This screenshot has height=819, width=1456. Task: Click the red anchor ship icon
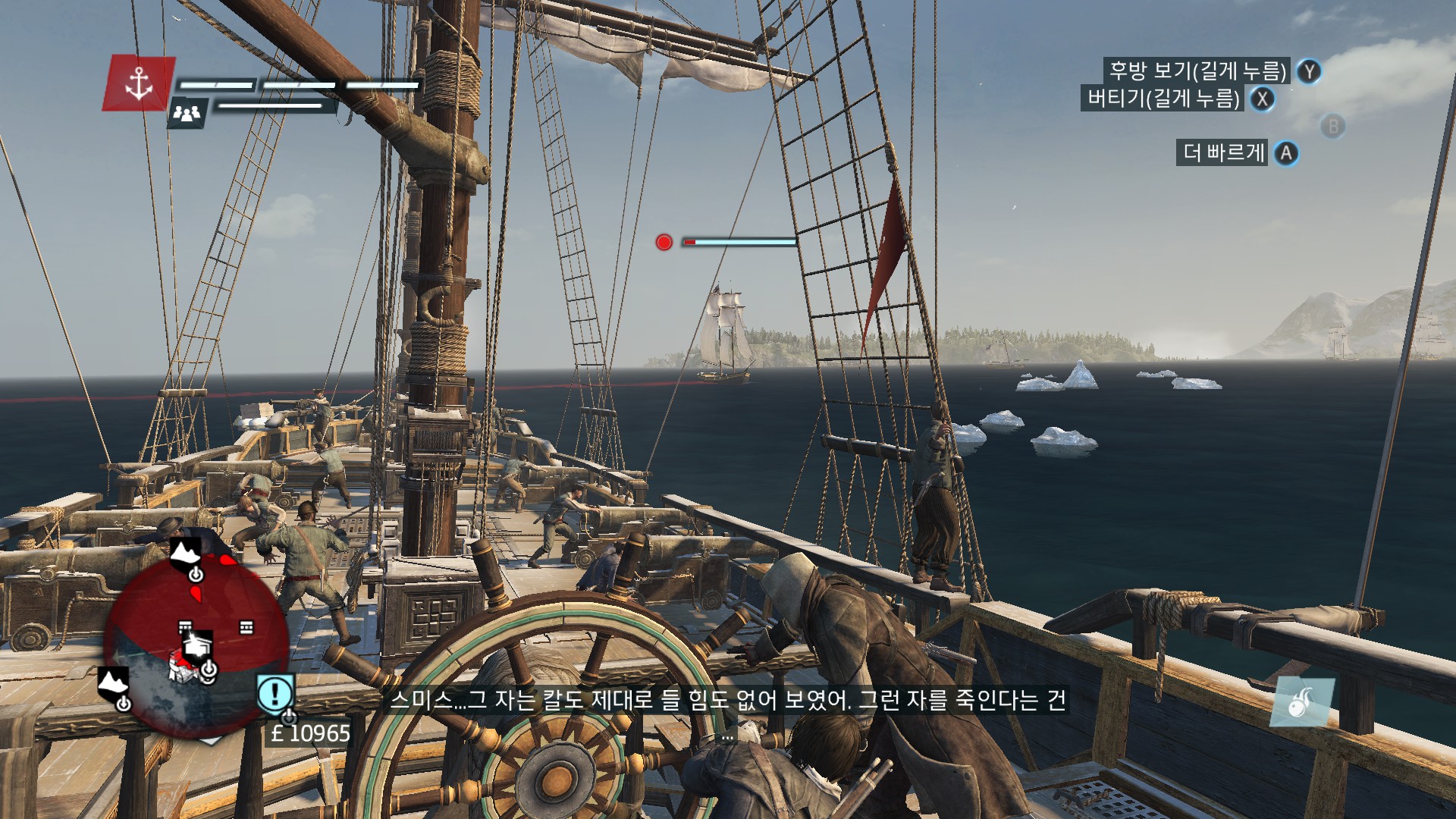click(x=139, y=83)
